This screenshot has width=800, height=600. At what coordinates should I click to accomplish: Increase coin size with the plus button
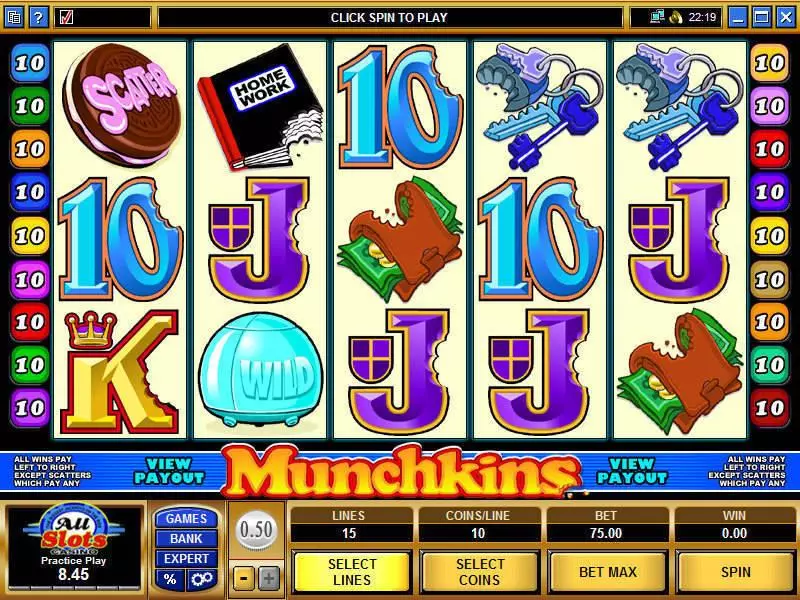coord(268,577)
